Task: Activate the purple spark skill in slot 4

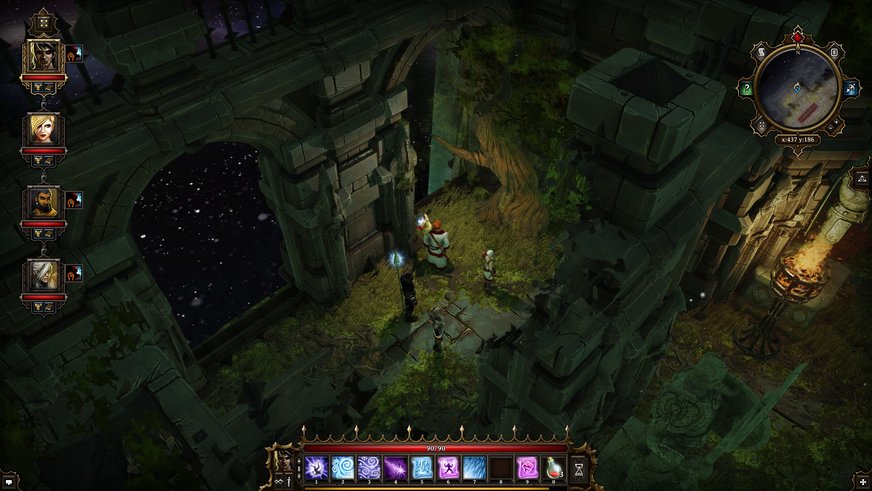Action: point(395,467)
